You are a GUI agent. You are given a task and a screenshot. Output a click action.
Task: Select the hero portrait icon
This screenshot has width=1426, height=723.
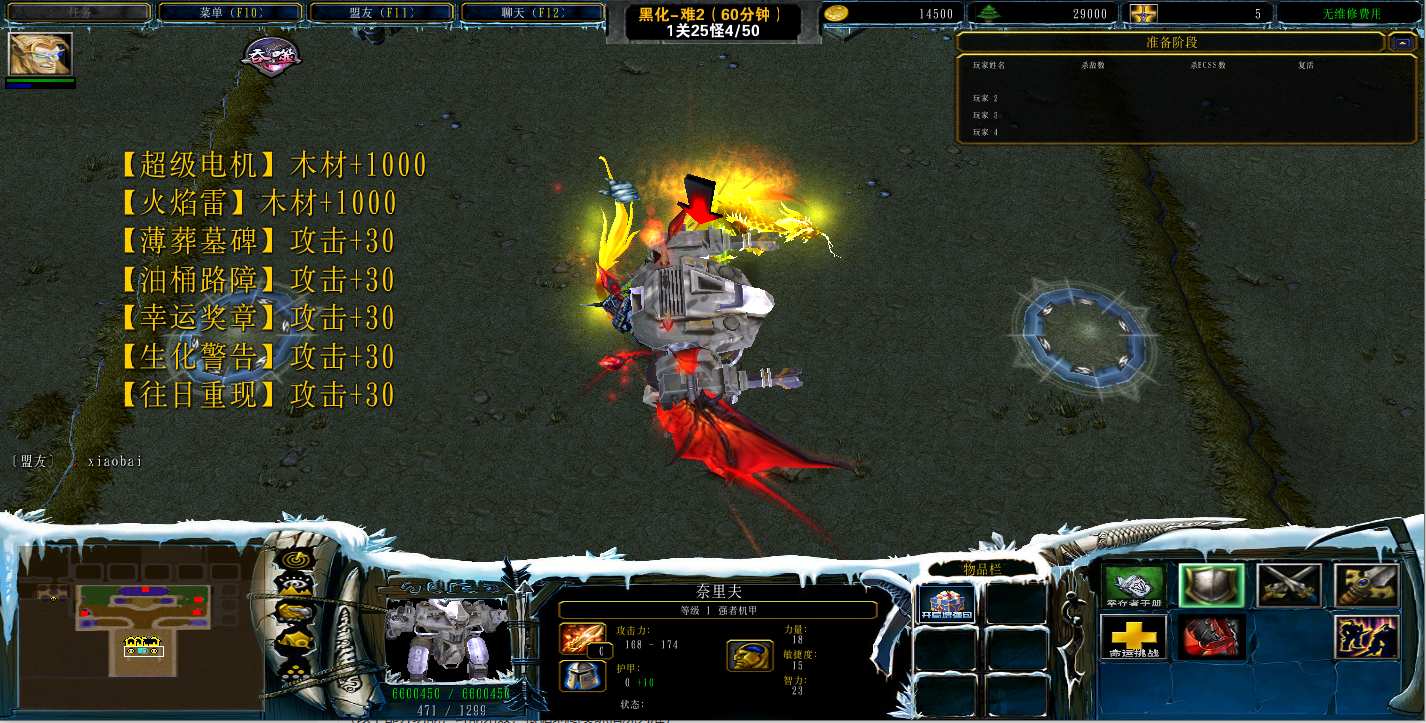tap(41, 55)
